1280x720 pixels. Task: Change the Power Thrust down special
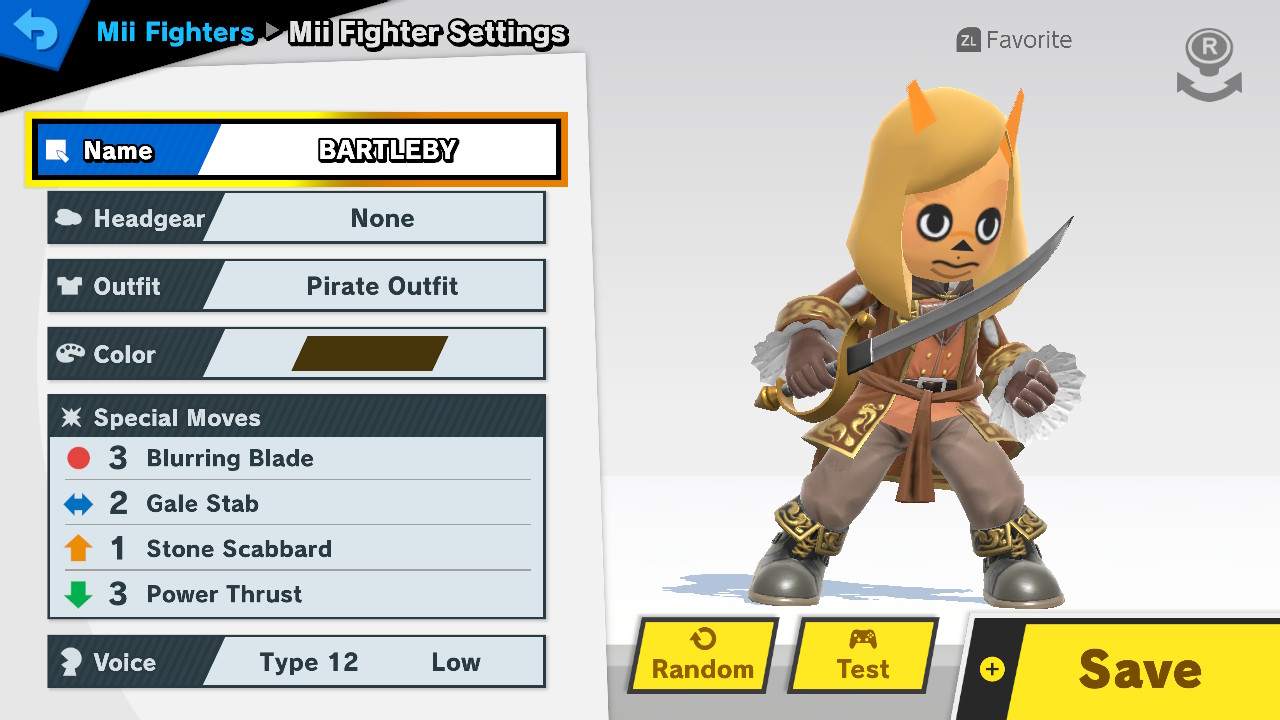click(297, 594)
